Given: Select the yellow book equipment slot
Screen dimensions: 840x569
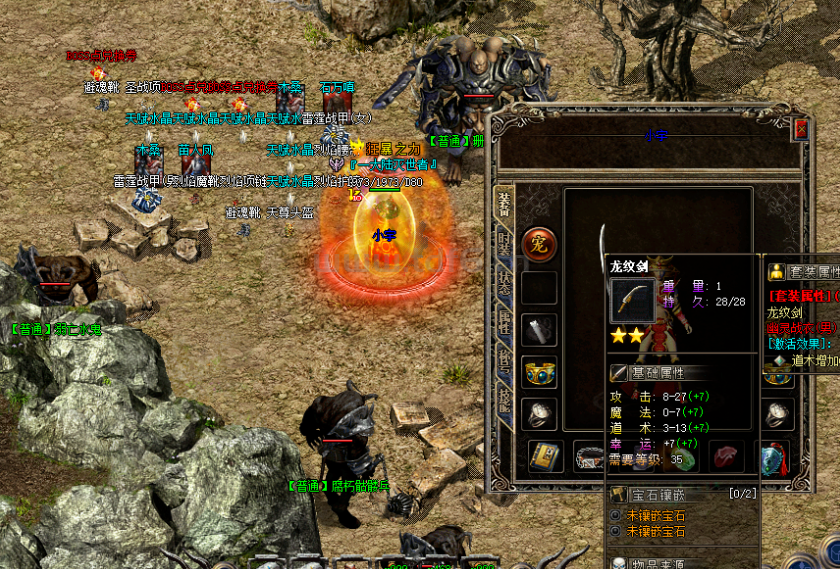Looking at the screenshot, I should point(543,456).
